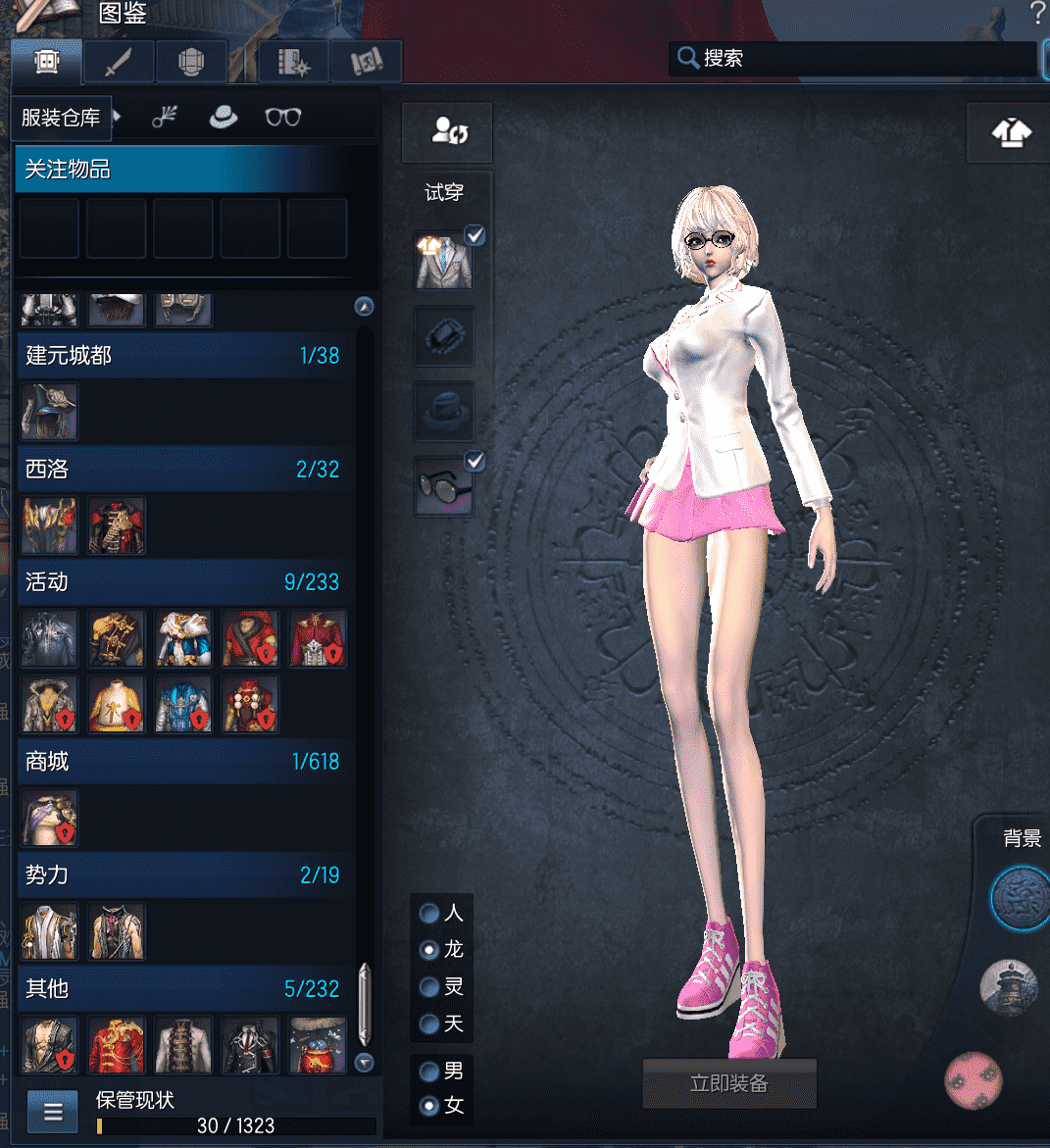Screen dimensions: 1050x1148
Task: Open the list menu button beside 保管现状
Action: (53, 1112)
